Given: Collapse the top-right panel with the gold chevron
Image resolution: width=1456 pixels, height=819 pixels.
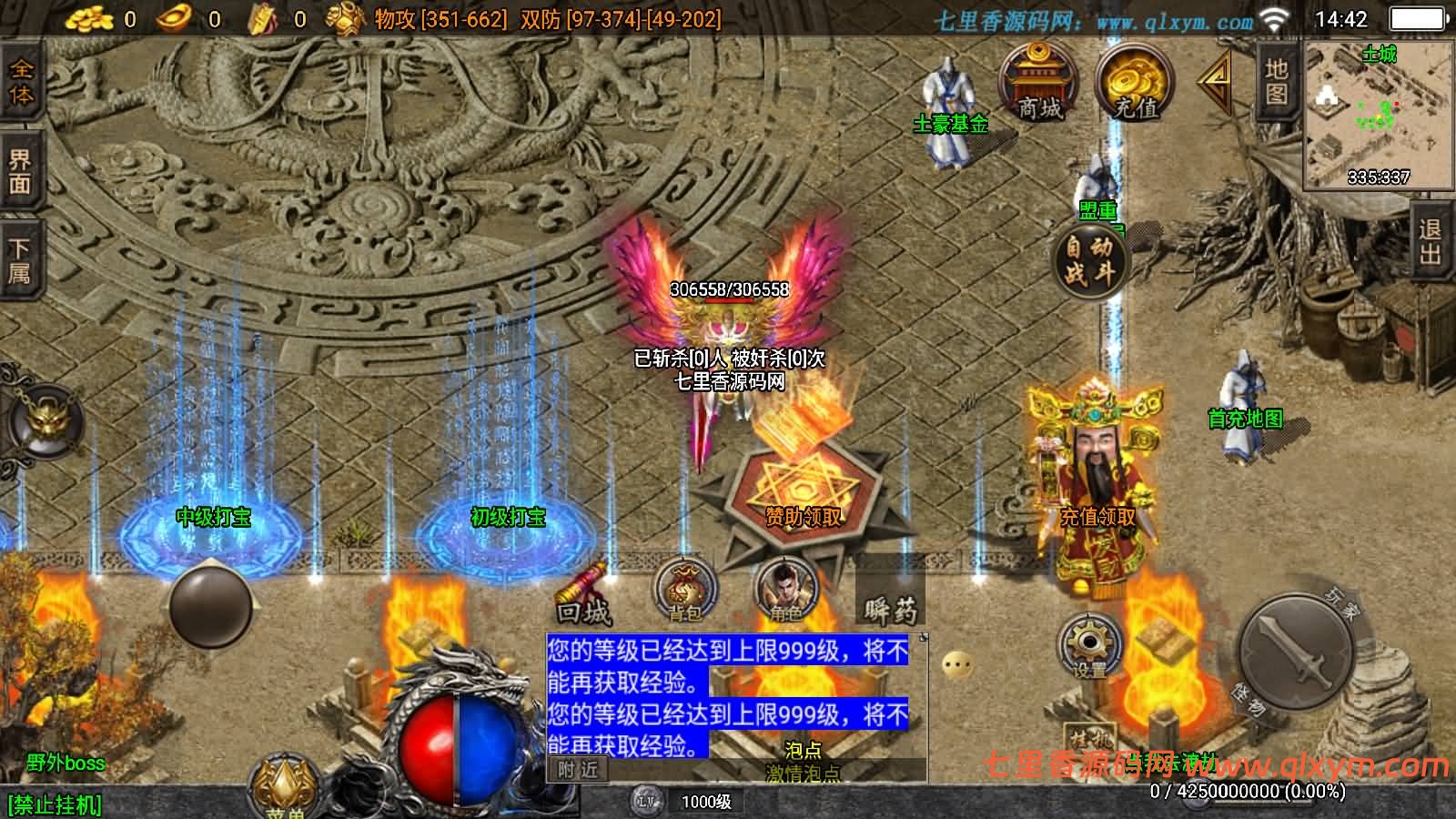Looking at the screenshot, I should 1214,85.
